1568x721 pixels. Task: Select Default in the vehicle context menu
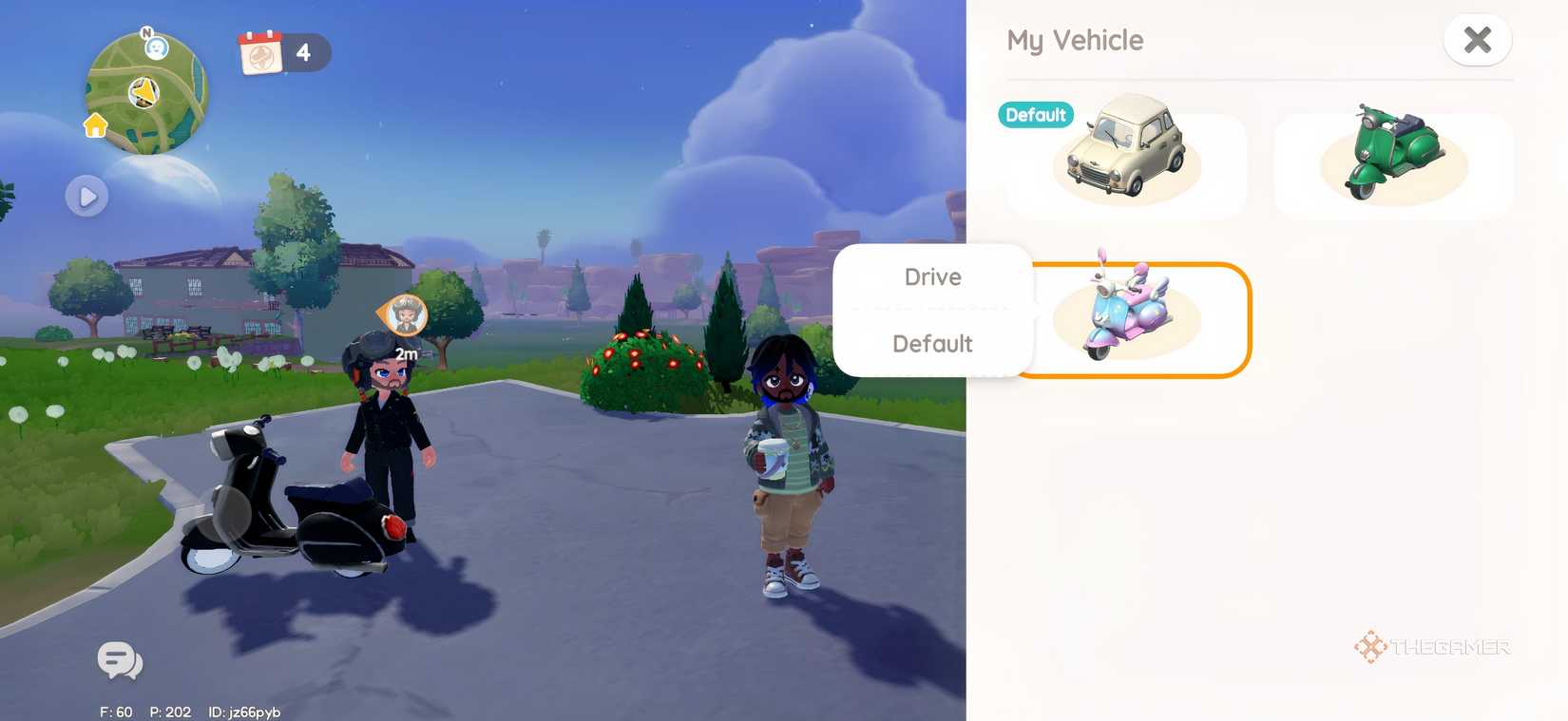click(932, 343)
